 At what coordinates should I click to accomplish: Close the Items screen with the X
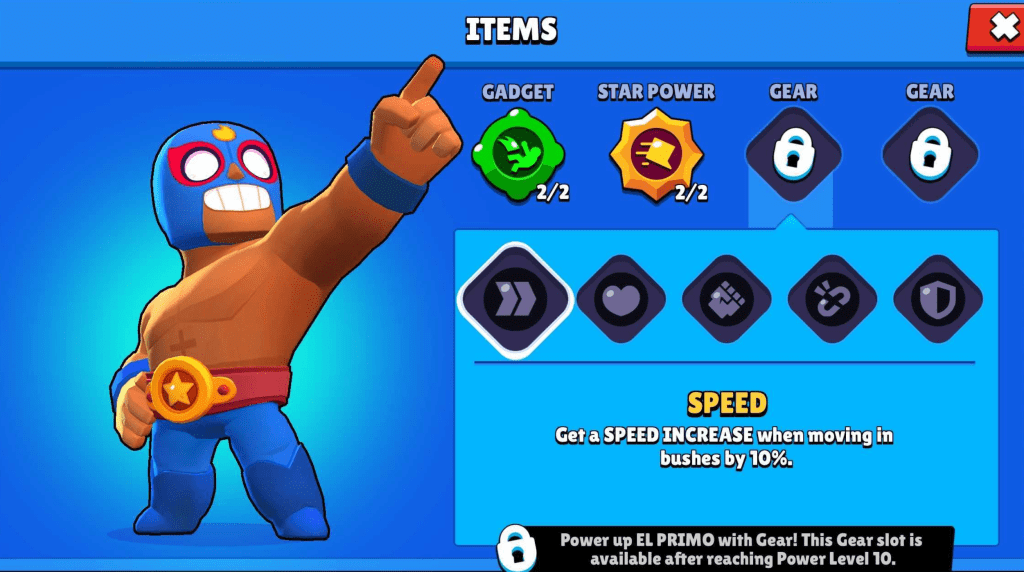pyautogui.click(x=1000, y=27)
